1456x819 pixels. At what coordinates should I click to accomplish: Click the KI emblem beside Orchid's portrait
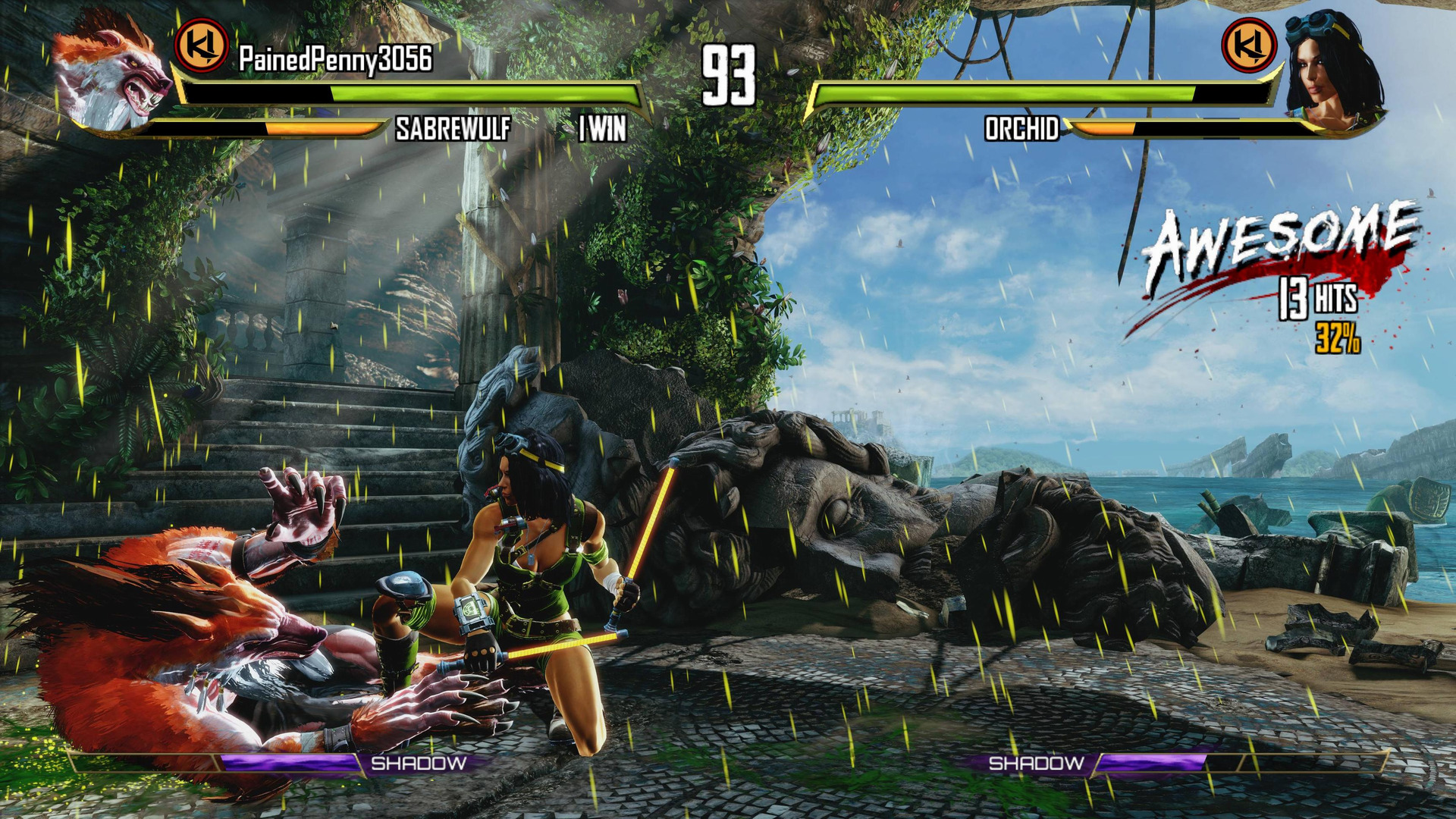(1249, 45)
